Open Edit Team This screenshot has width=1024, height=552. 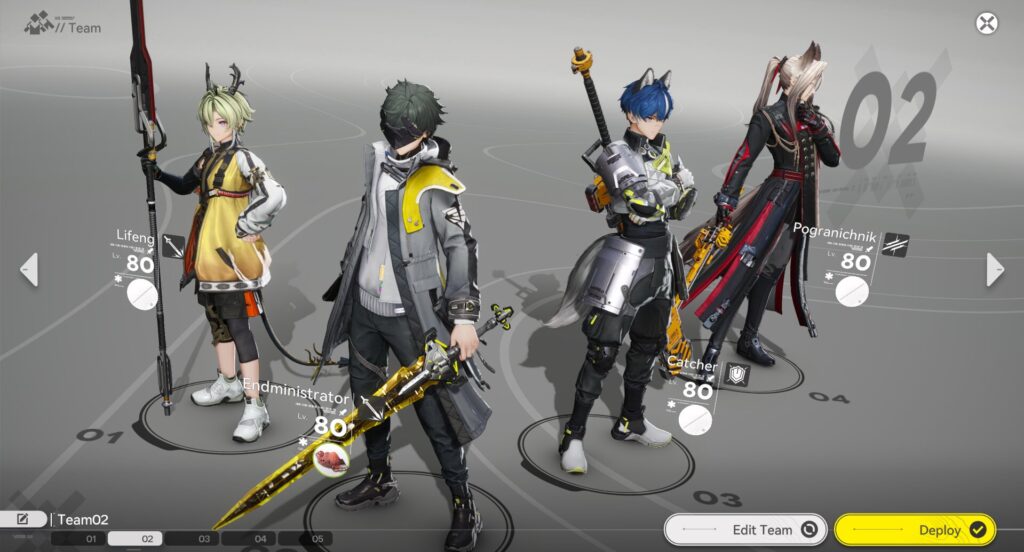745,530
